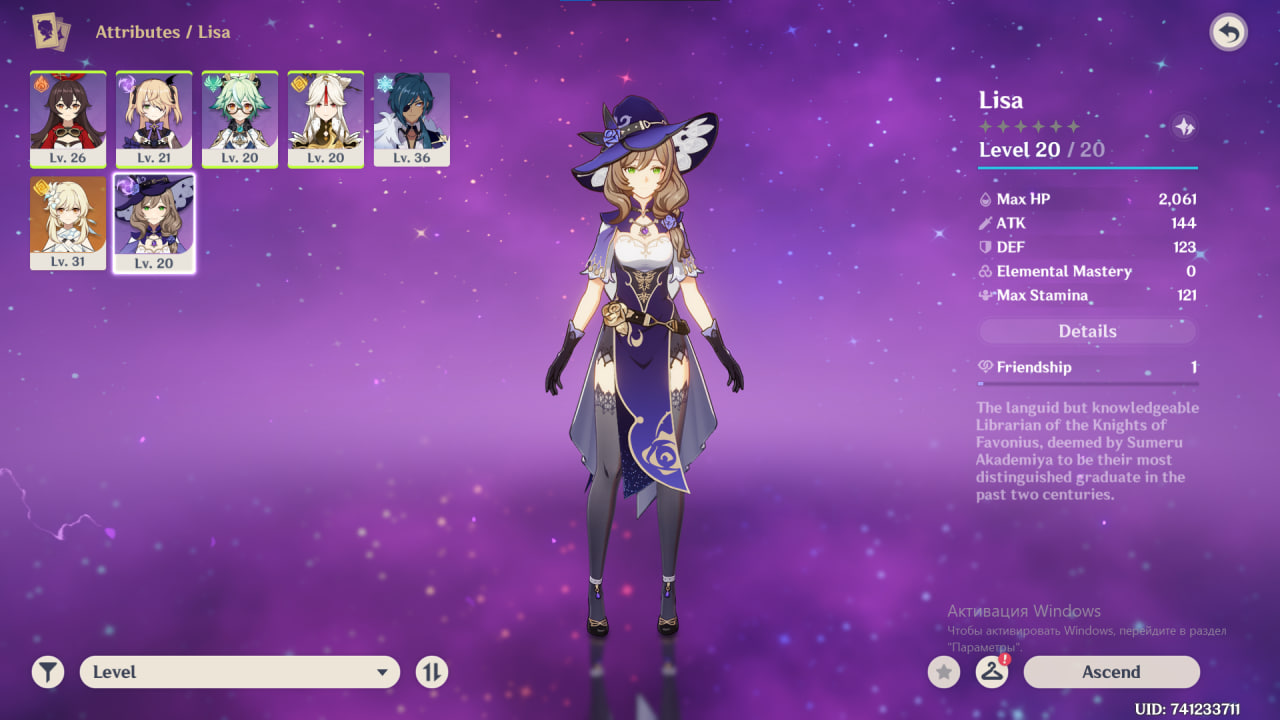Select the Lv. 26 Amber portrait
The height and width of the screenshot is (720, 1280).
pyautogui.click(x=68, y=119)
